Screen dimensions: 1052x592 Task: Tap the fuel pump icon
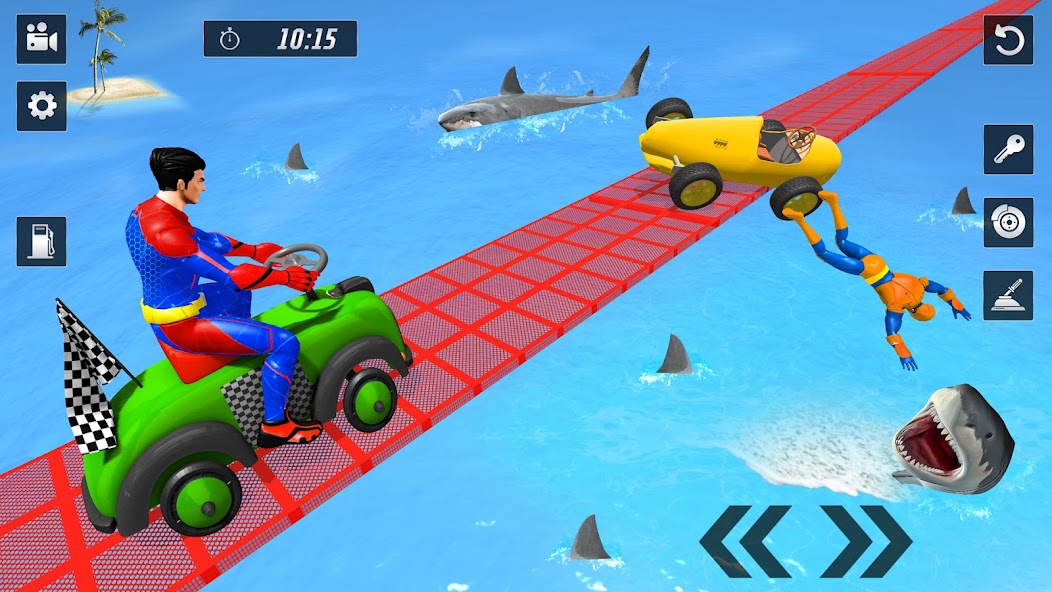pyautogui.click(x=41, y=241)
